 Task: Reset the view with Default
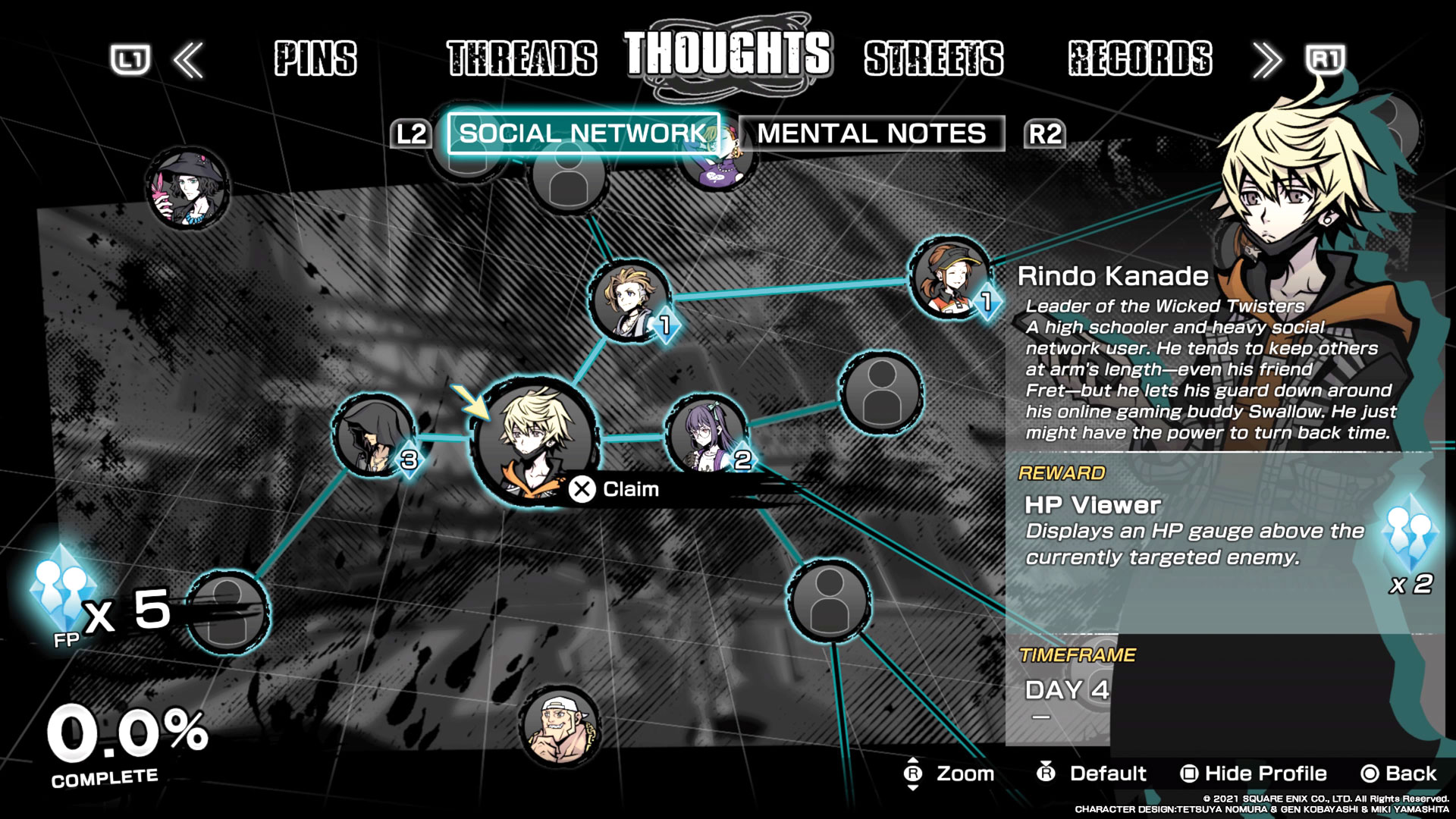tap(1092, 773)
